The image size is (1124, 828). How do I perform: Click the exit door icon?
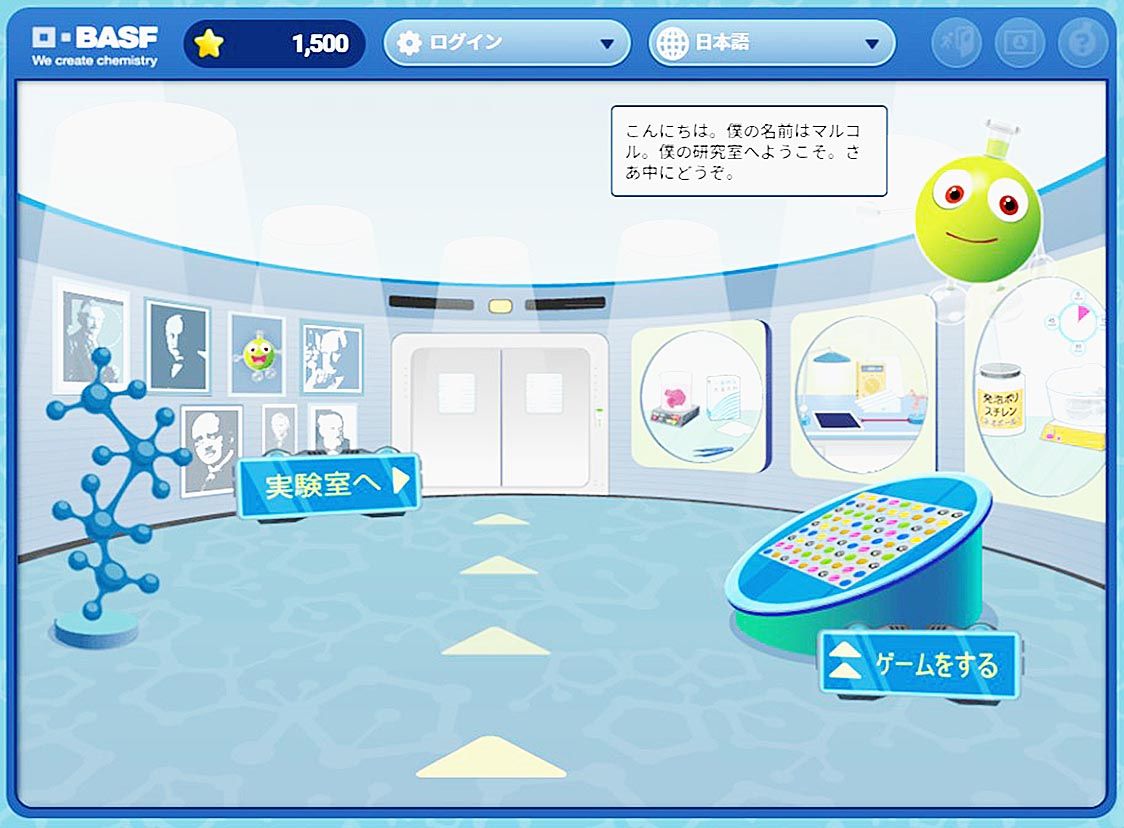tap(955, 44)
